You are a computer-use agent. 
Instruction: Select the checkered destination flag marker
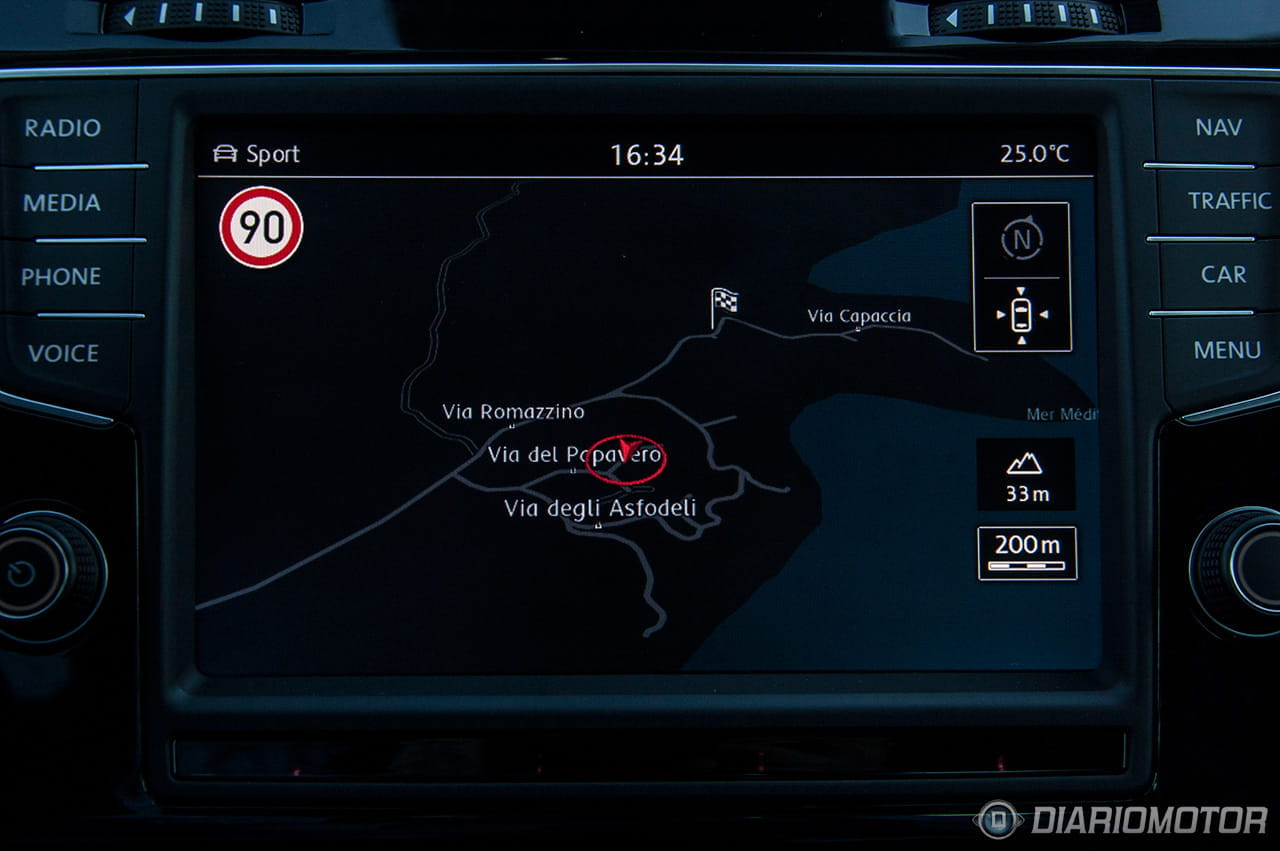[x=724, y=303]
